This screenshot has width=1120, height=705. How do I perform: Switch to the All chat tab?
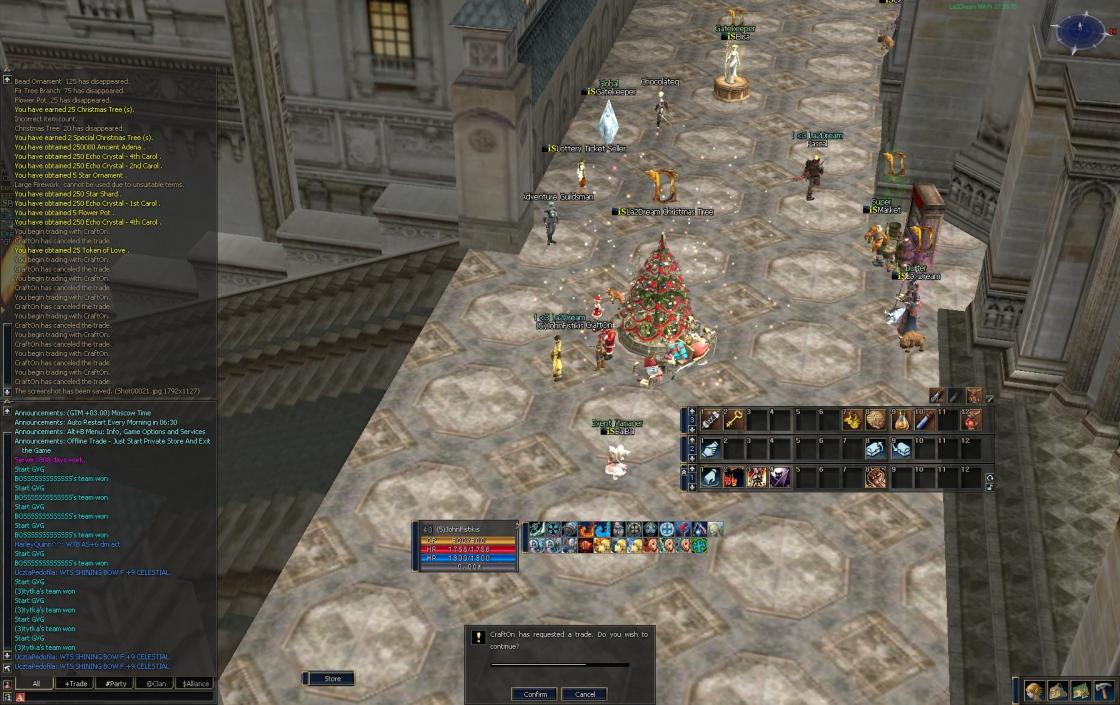point(37,684)
